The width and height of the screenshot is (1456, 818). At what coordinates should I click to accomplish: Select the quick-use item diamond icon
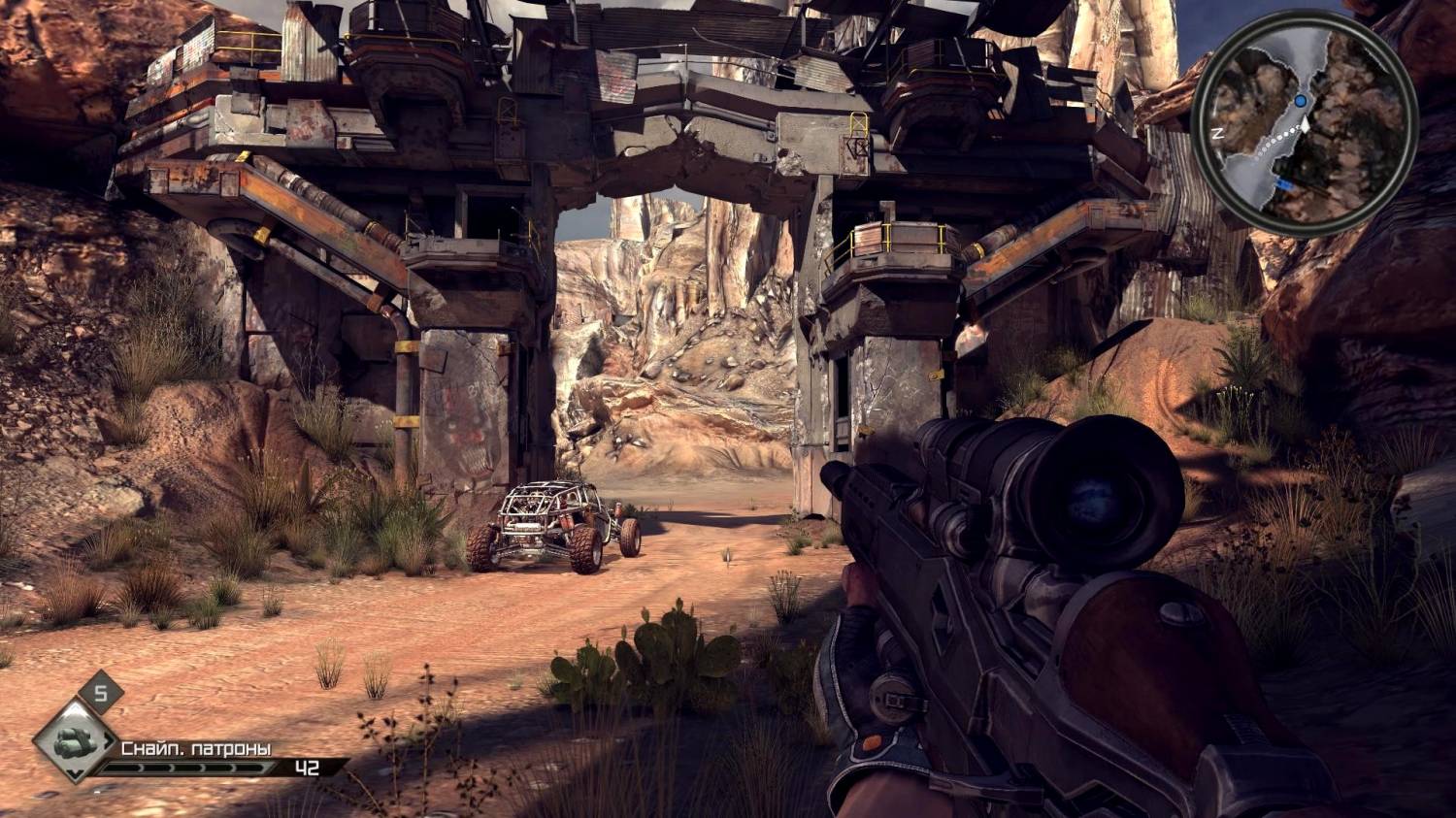click(x=74, y=742)
